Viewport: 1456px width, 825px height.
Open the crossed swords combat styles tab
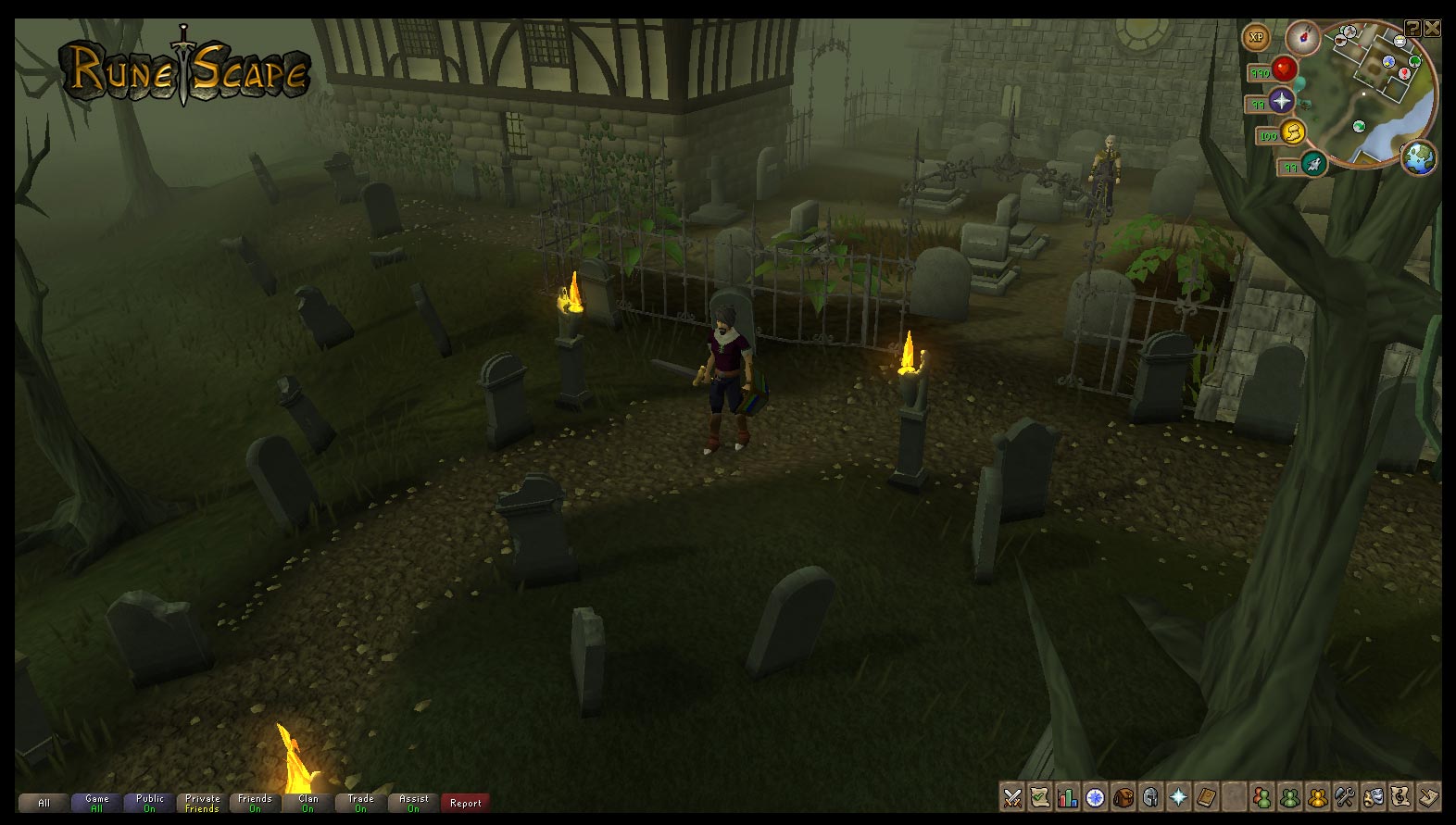[1012, 796]
